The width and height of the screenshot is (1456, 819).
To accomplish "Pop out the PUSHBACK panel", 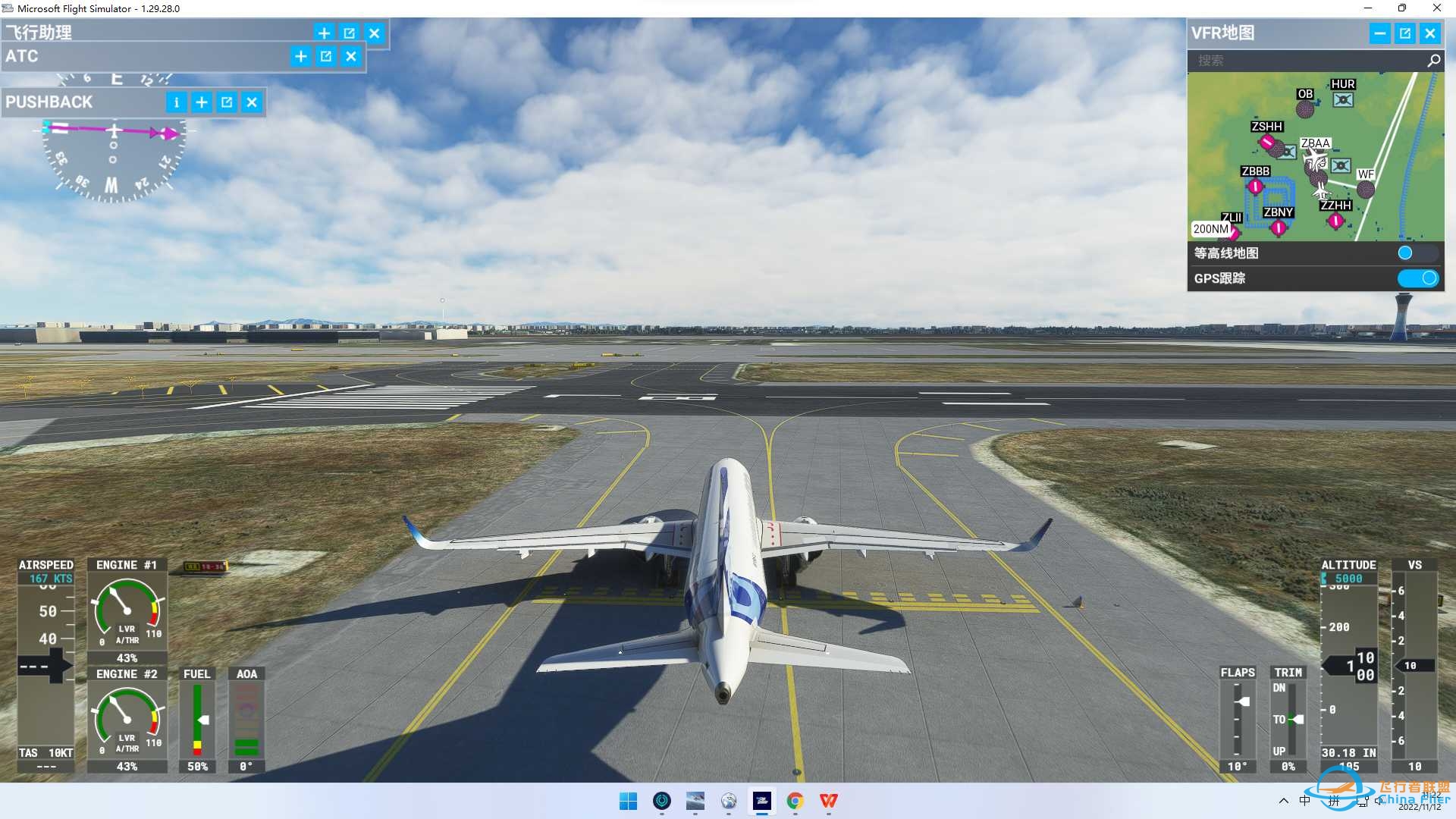I will pos(227,102).
